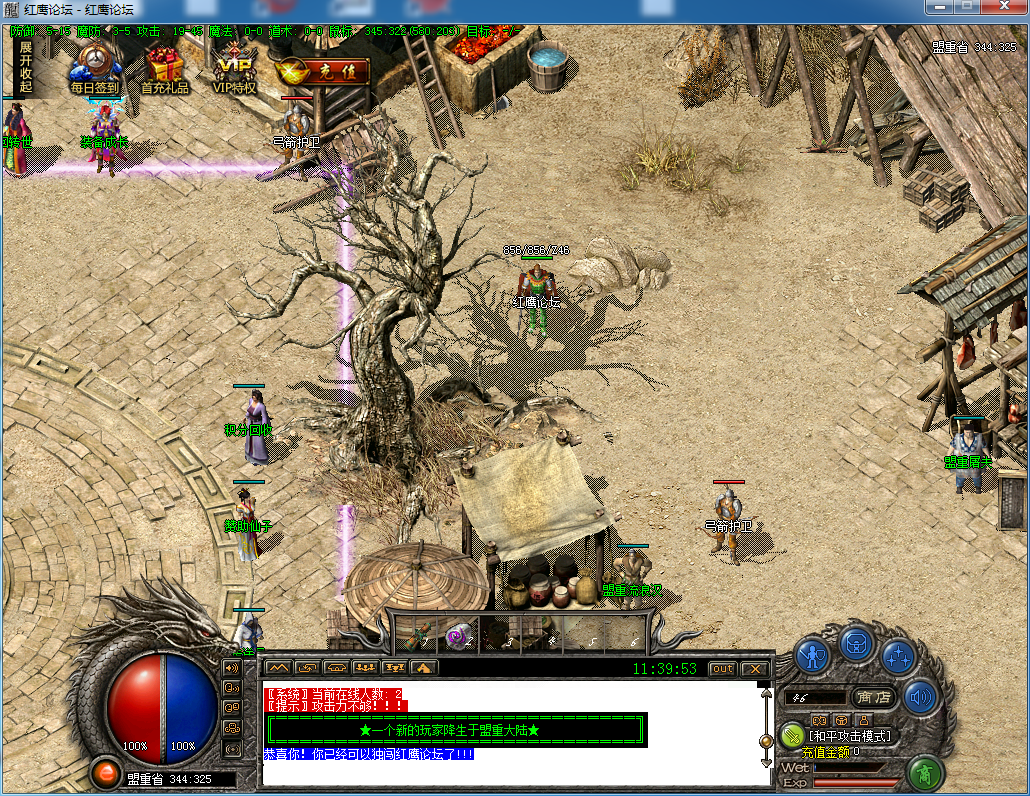1030x796 pixels.
Task: Click the green 商 mall orb
Action: 926,773
